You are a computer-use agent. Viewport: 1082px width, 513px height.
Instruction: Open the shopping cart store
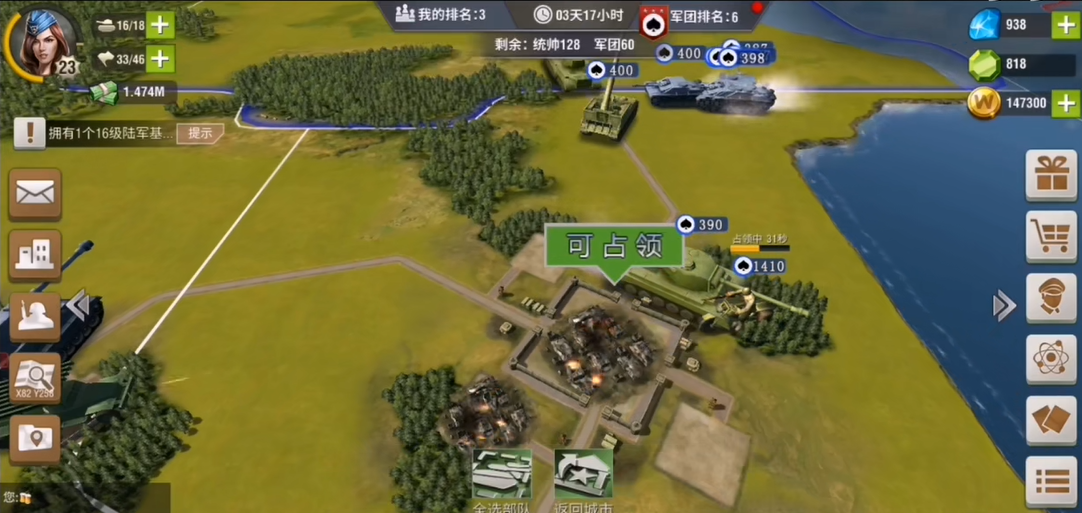click(x=1051, y=237)
